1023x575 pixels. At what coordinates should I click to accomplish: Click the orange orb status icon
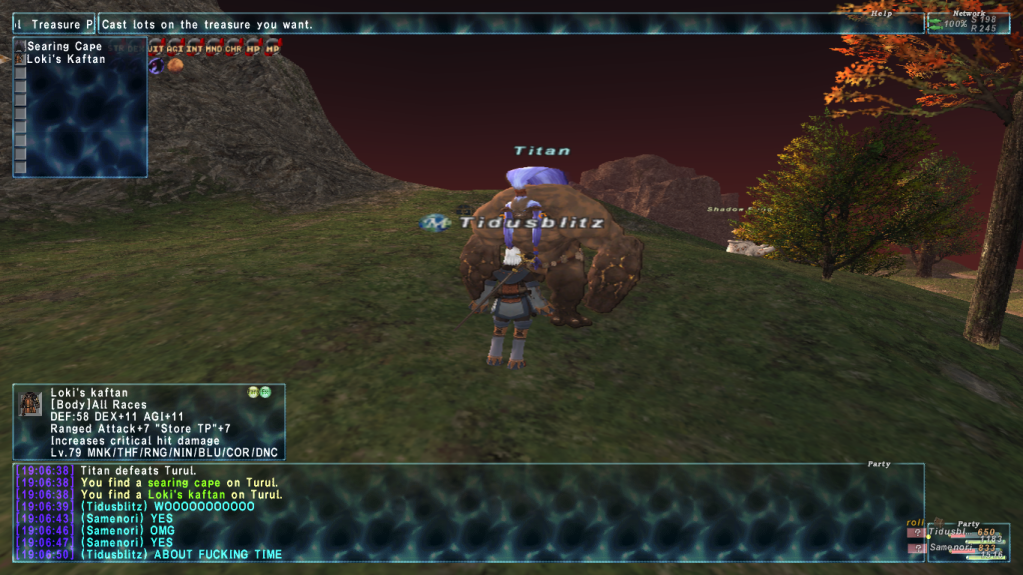click(175, 65)
